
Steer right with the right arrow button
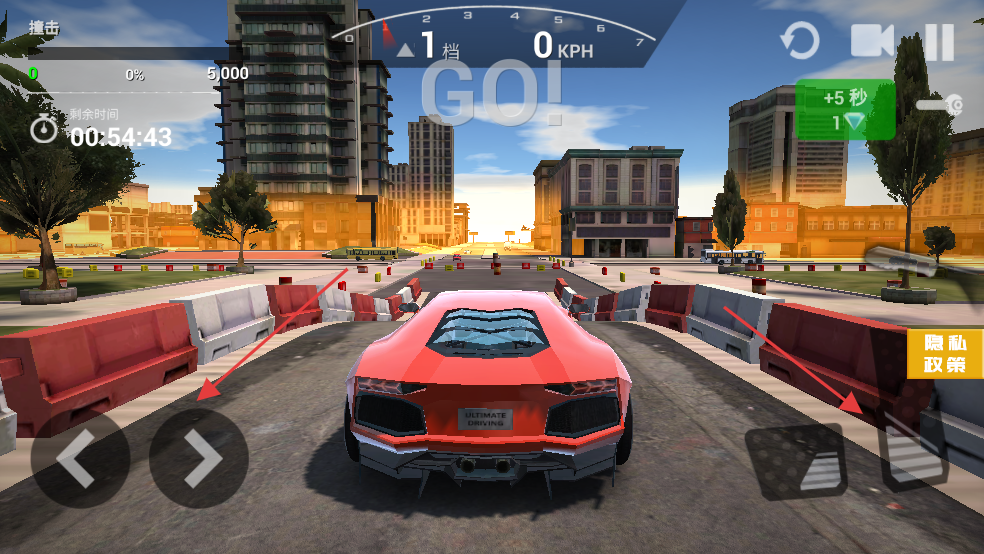pos(199,459)
